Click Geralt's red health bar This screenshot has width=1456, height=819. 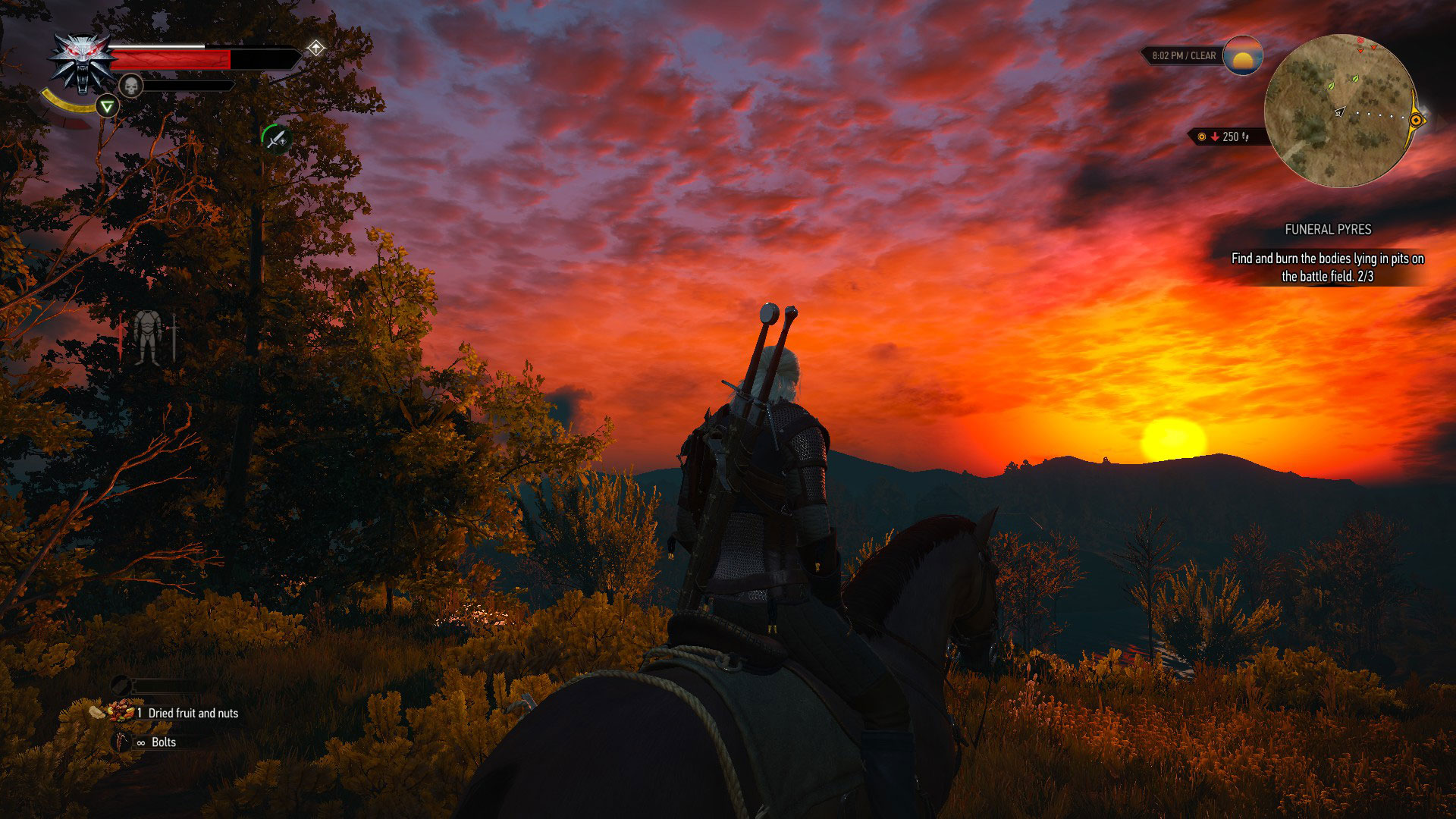(172, 59)
